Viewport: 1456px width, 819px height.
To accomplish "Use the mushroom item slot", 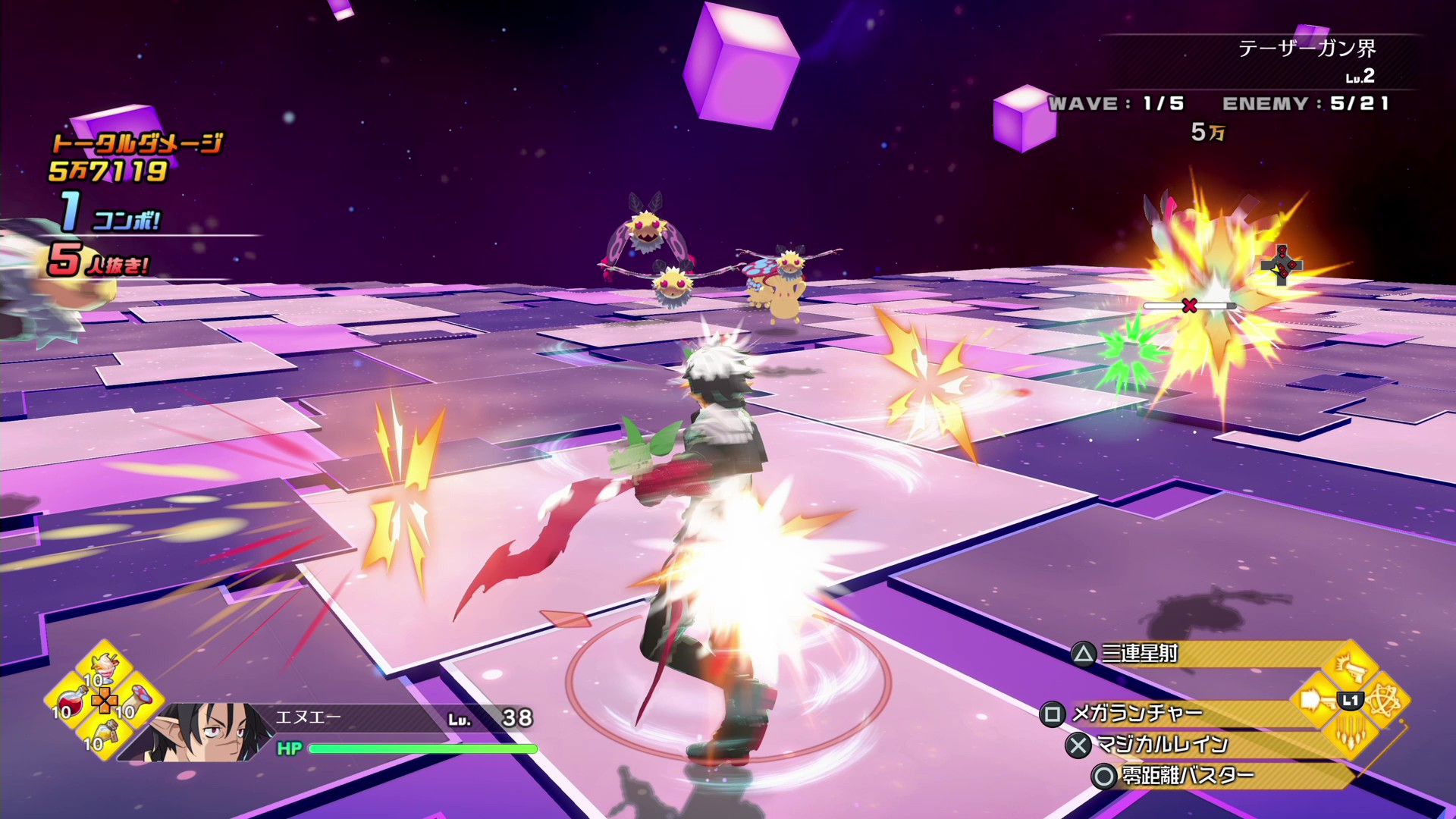I will pyautogui.click(x=140, y=698).
